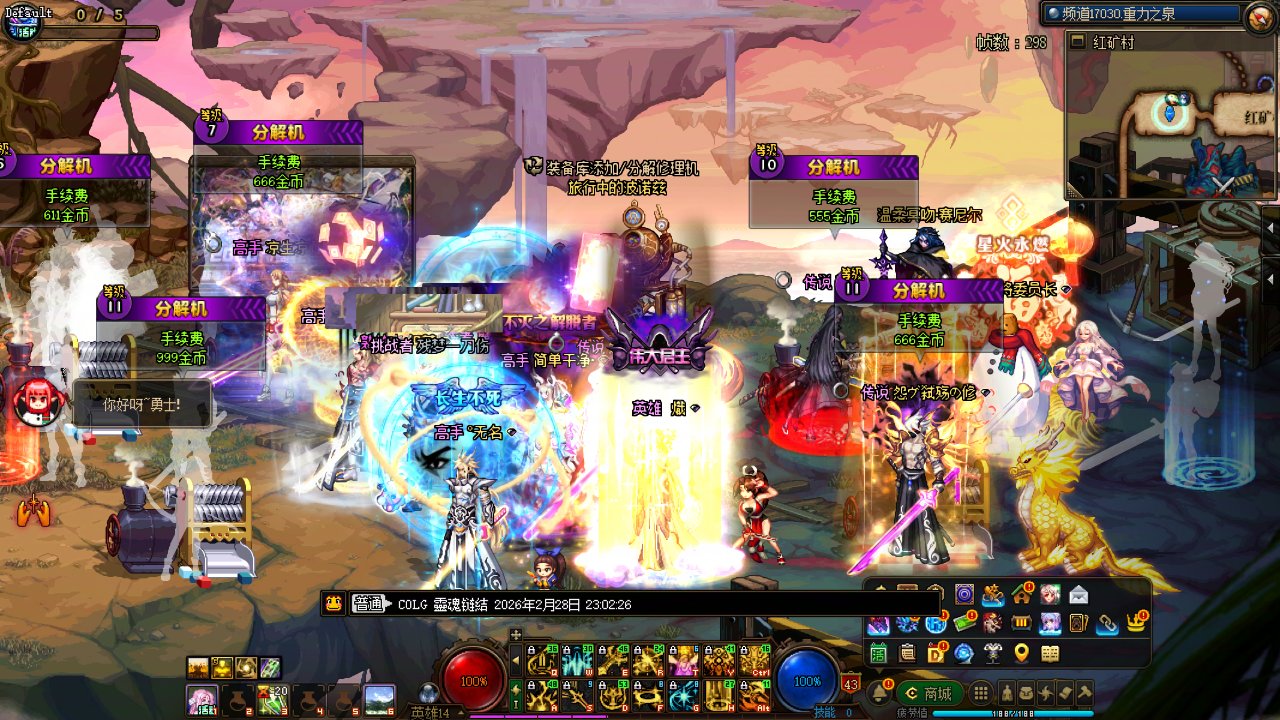The height and width of the screenshot is (720, 1280).
Task: Select the chain link icon
Action: pos(1107,625)
